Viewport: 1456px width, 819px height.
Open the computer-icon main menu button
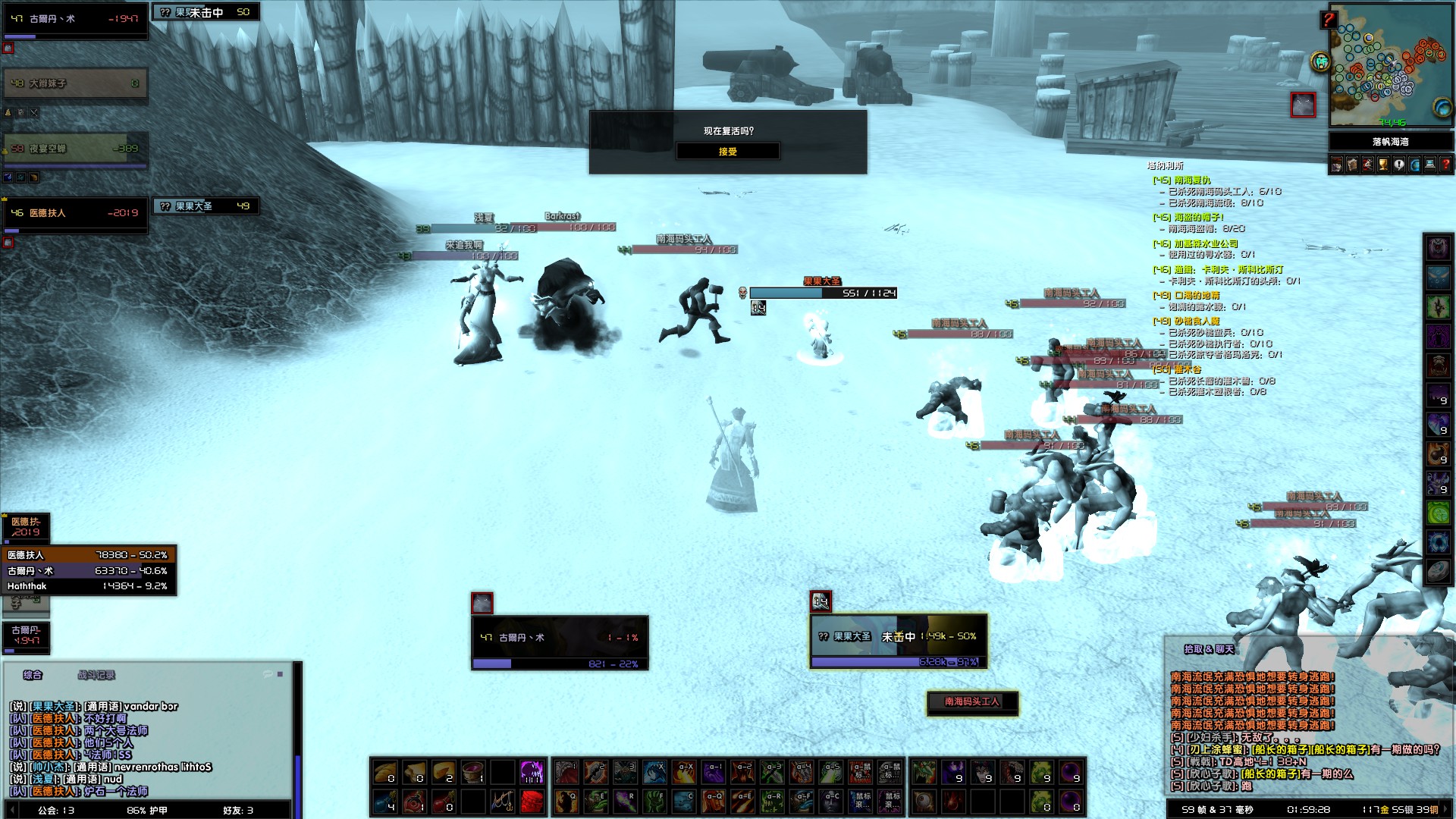pos(1430,165)
